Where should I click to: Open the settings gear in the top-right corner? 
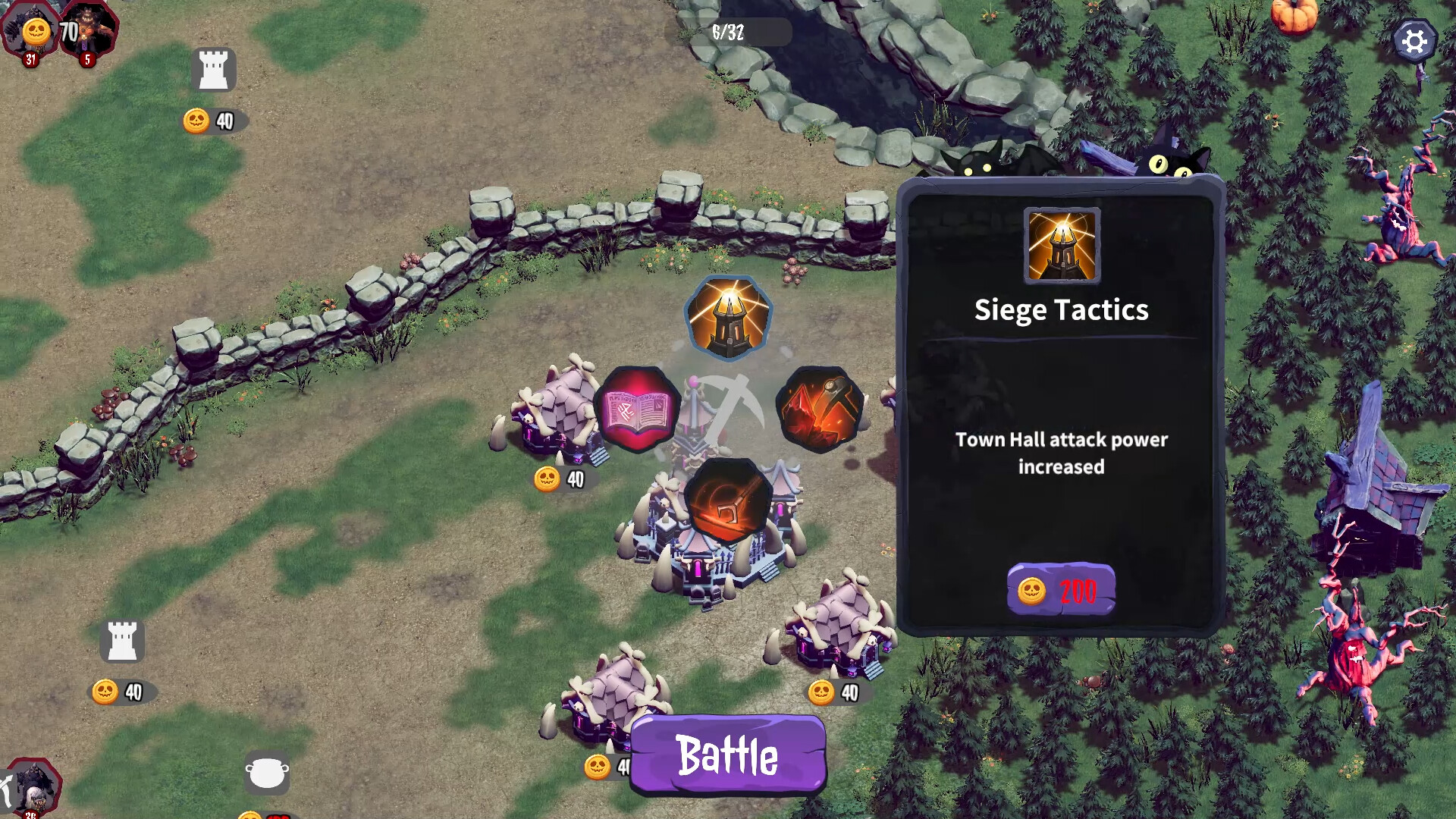[1414, 42]
